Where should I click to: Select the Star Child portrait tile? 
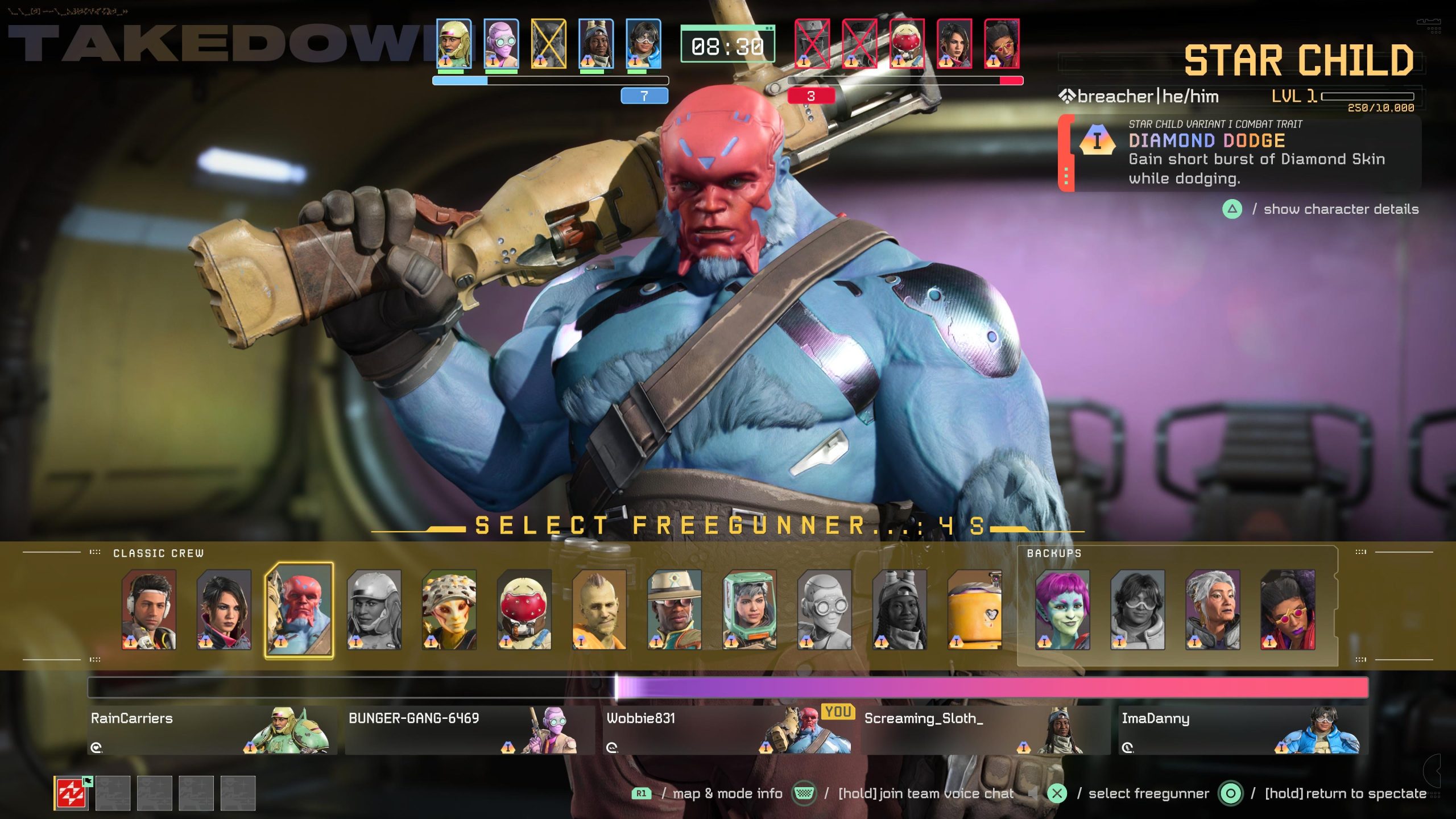point(299,610)
